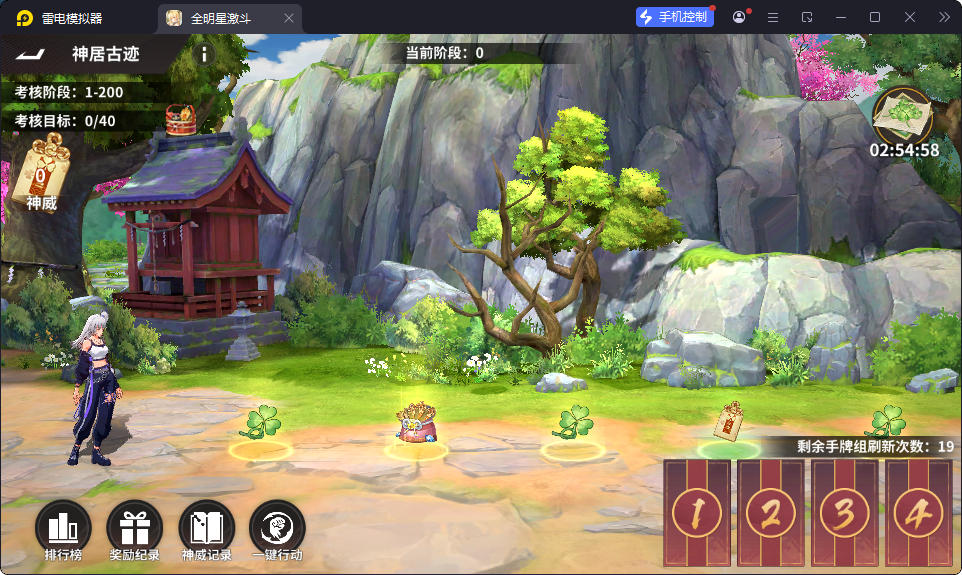
Task: Click the 手机控制 emulator button
Action: (675, 17)
